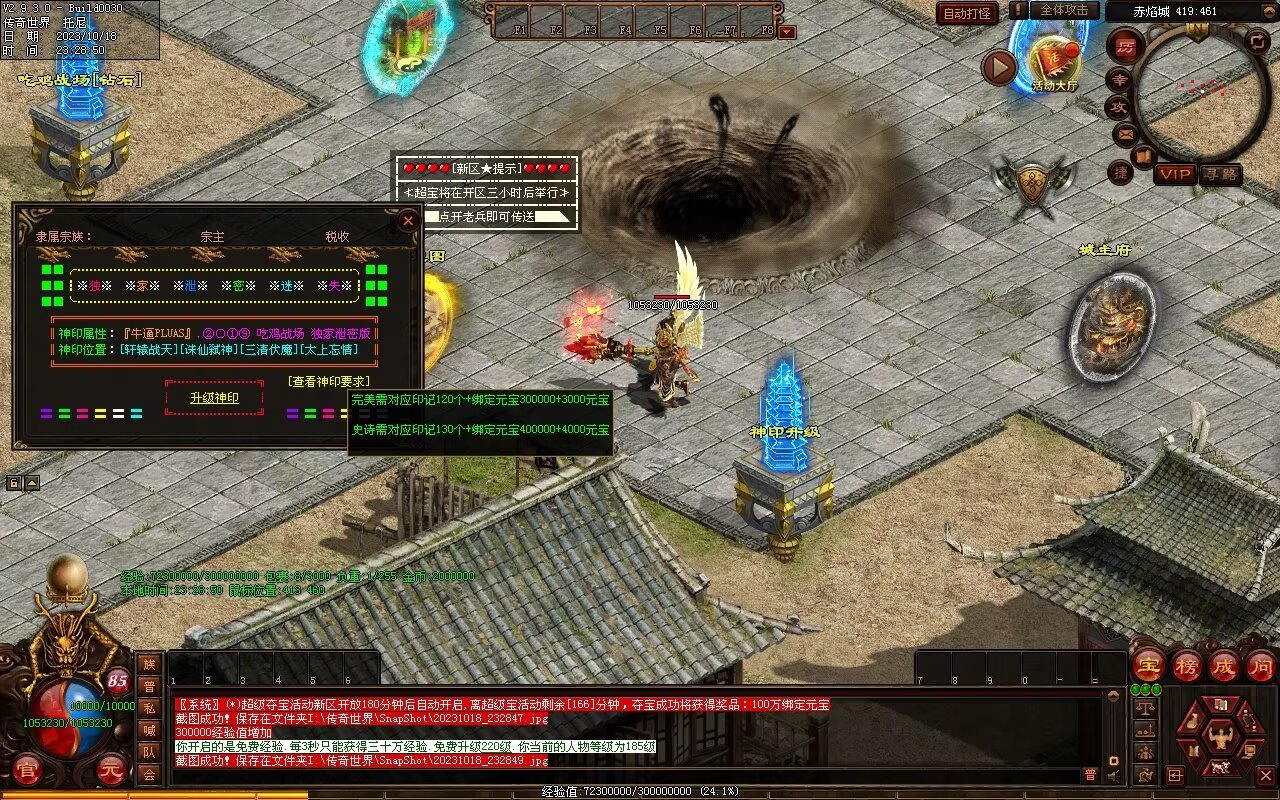Click the 官 round red button

click(26, 770)
